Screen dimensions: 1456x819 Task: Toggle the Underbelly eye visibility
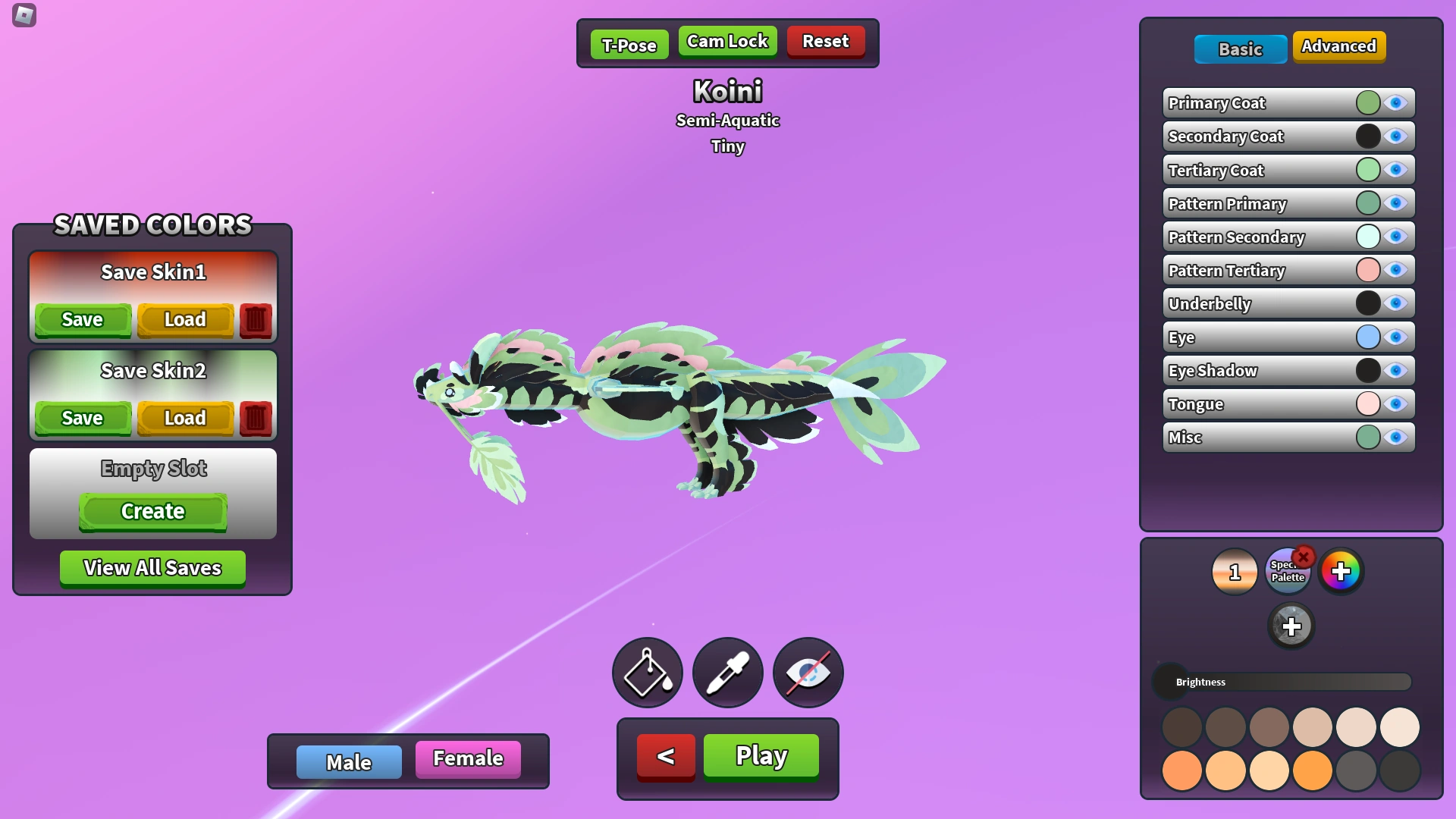pos(1396,303)
